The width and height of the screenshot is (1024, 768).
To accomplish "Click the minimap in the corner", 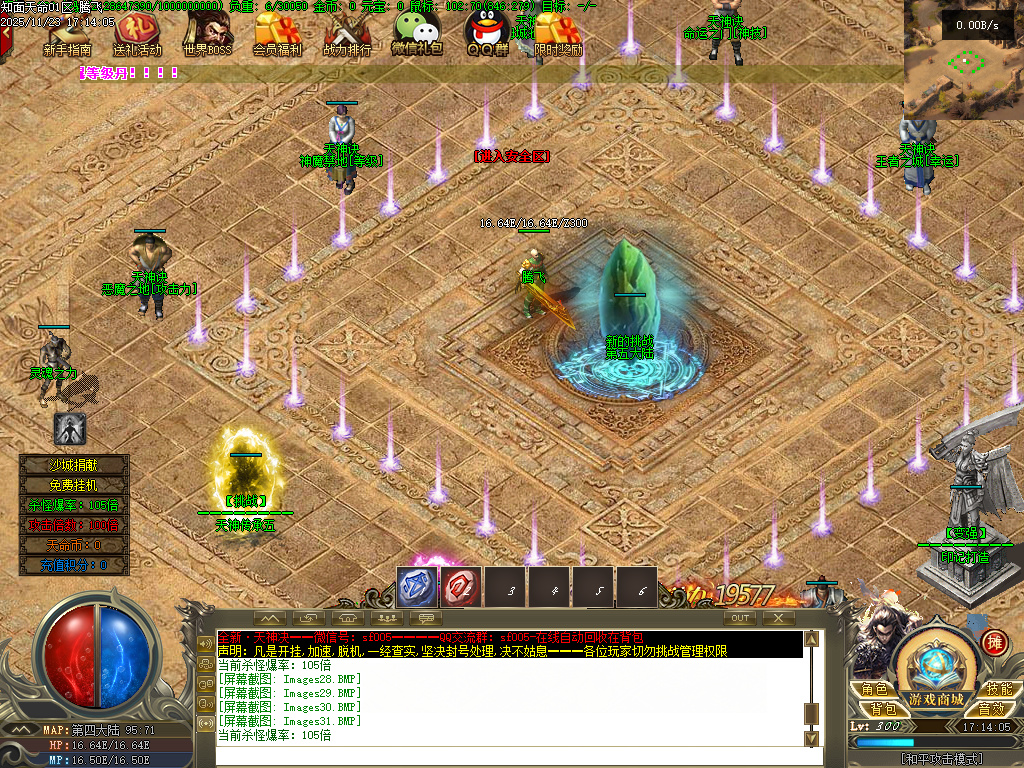I will (x=963, y=60).
